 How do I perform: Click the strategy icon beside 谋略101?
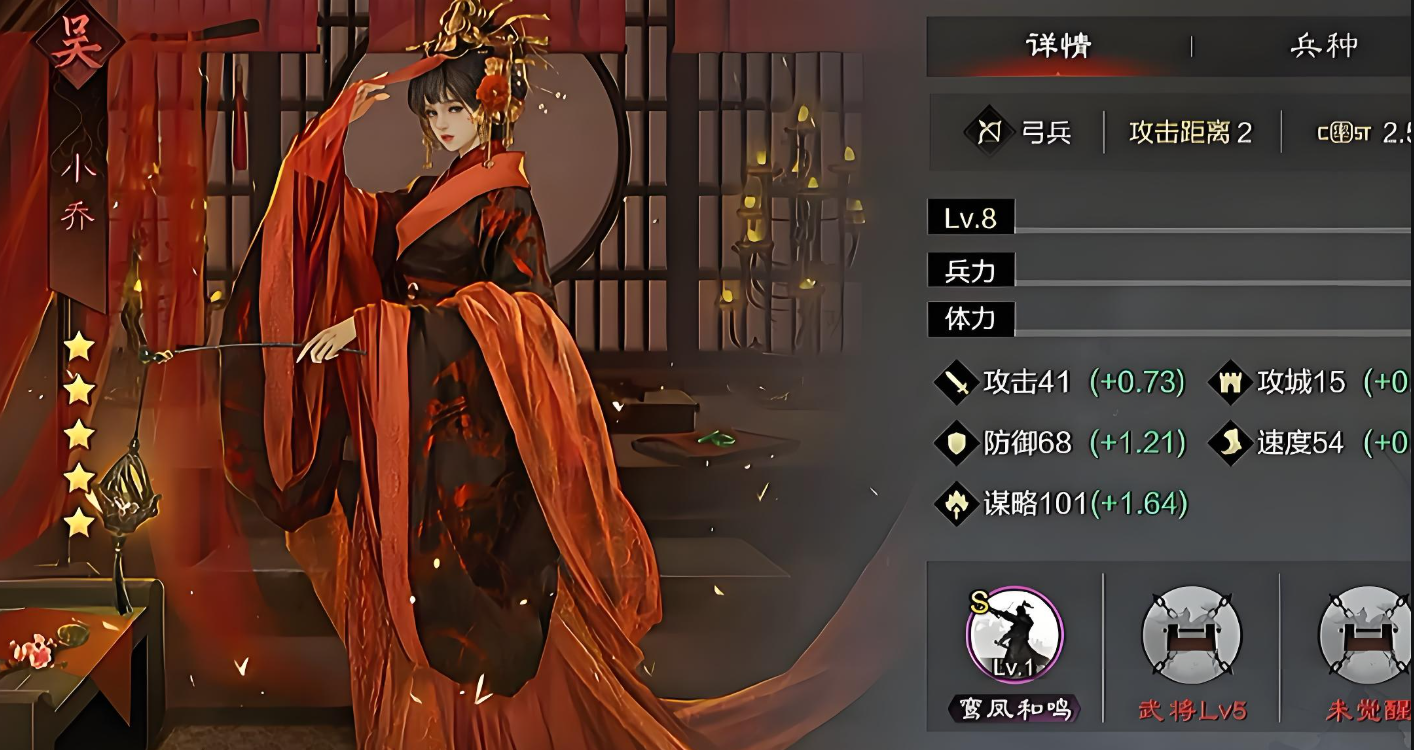(x=957, y=505)
